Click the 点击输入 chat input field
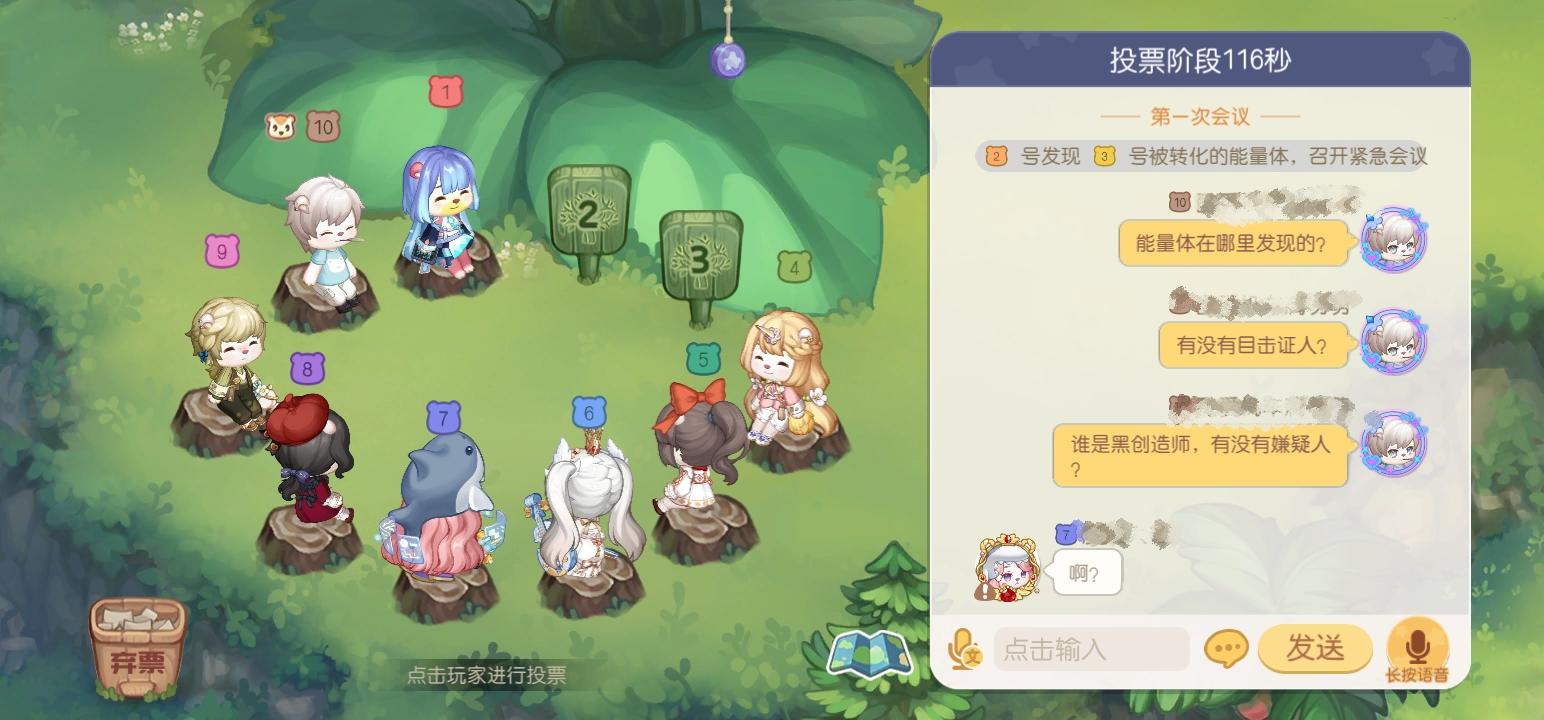 pos(1090,649)
